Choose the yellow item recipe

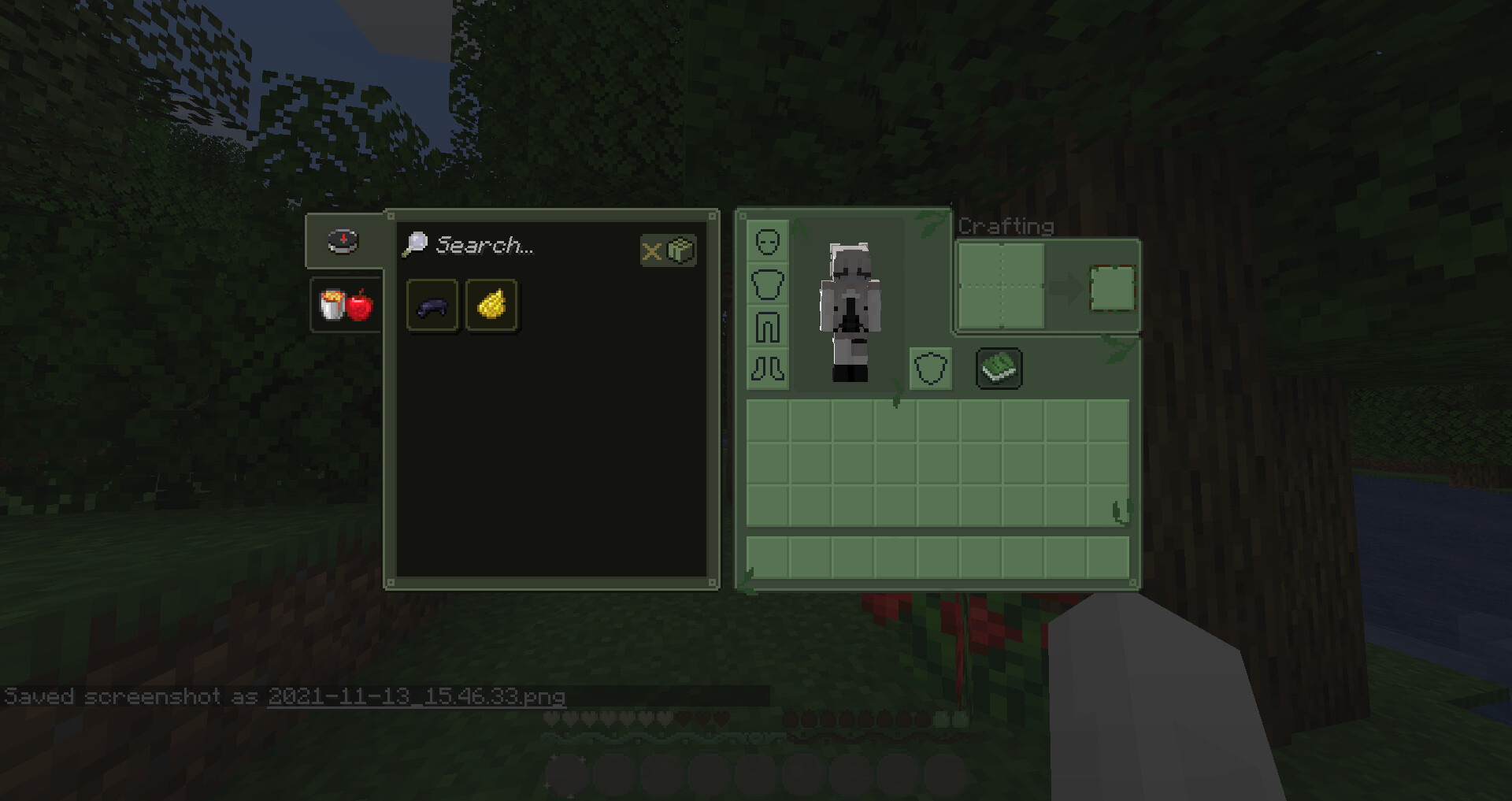point(491,306)
